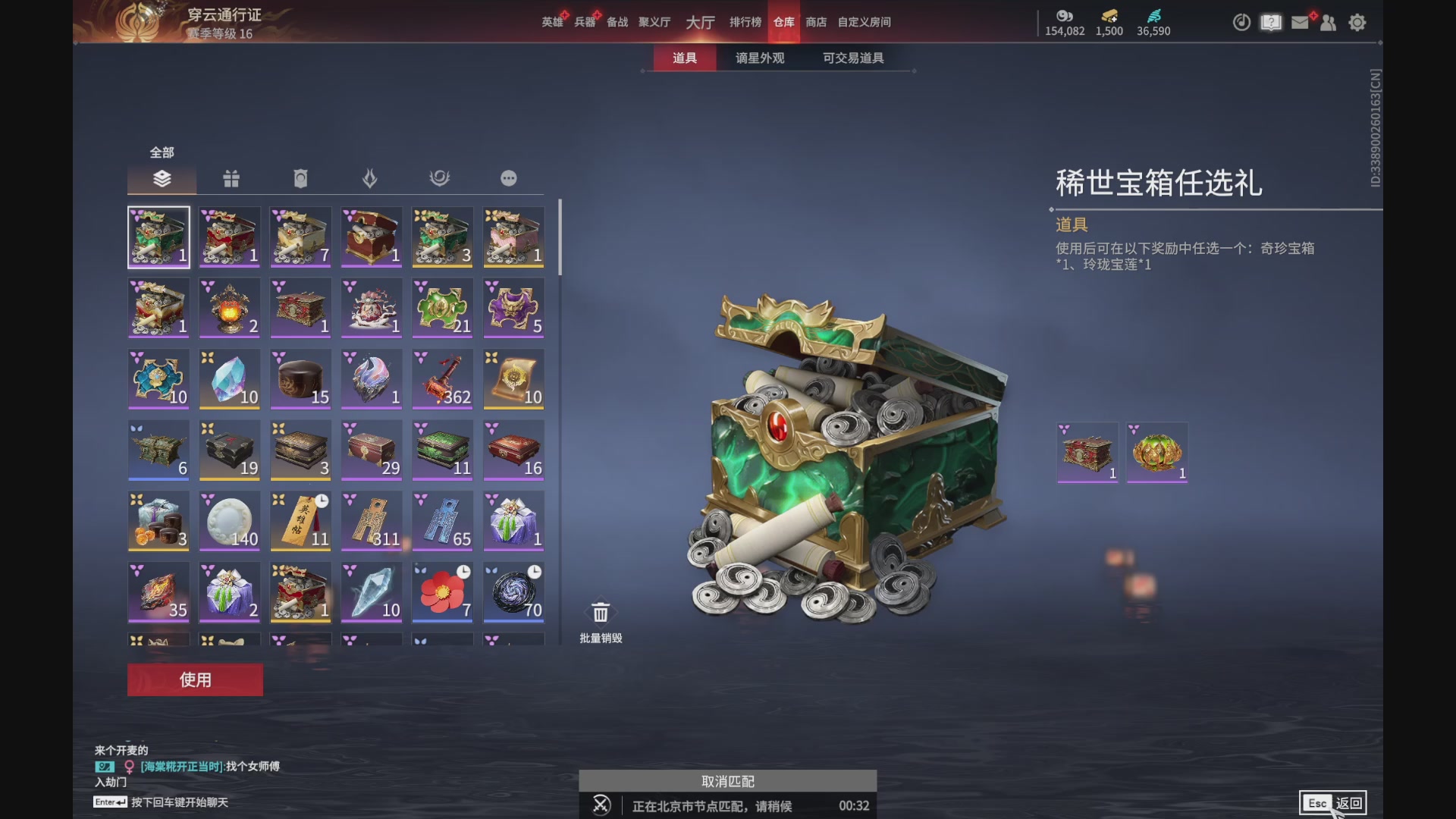Open the help book icon in top bar

pyautogui.click(x=1269, y=23)
